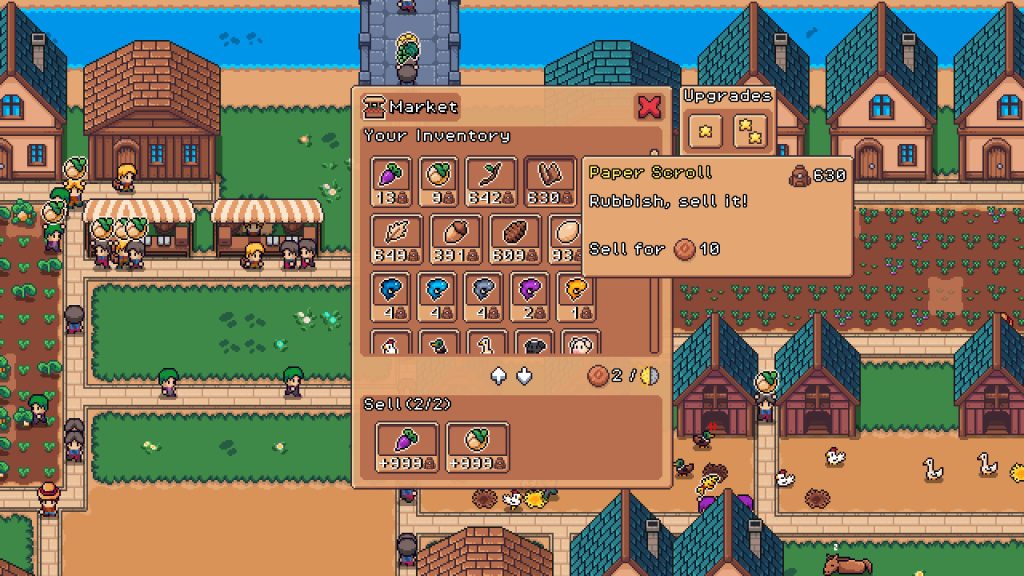Close the Market window
Viewport: 1024px width, 576px height.
[649, 107]
